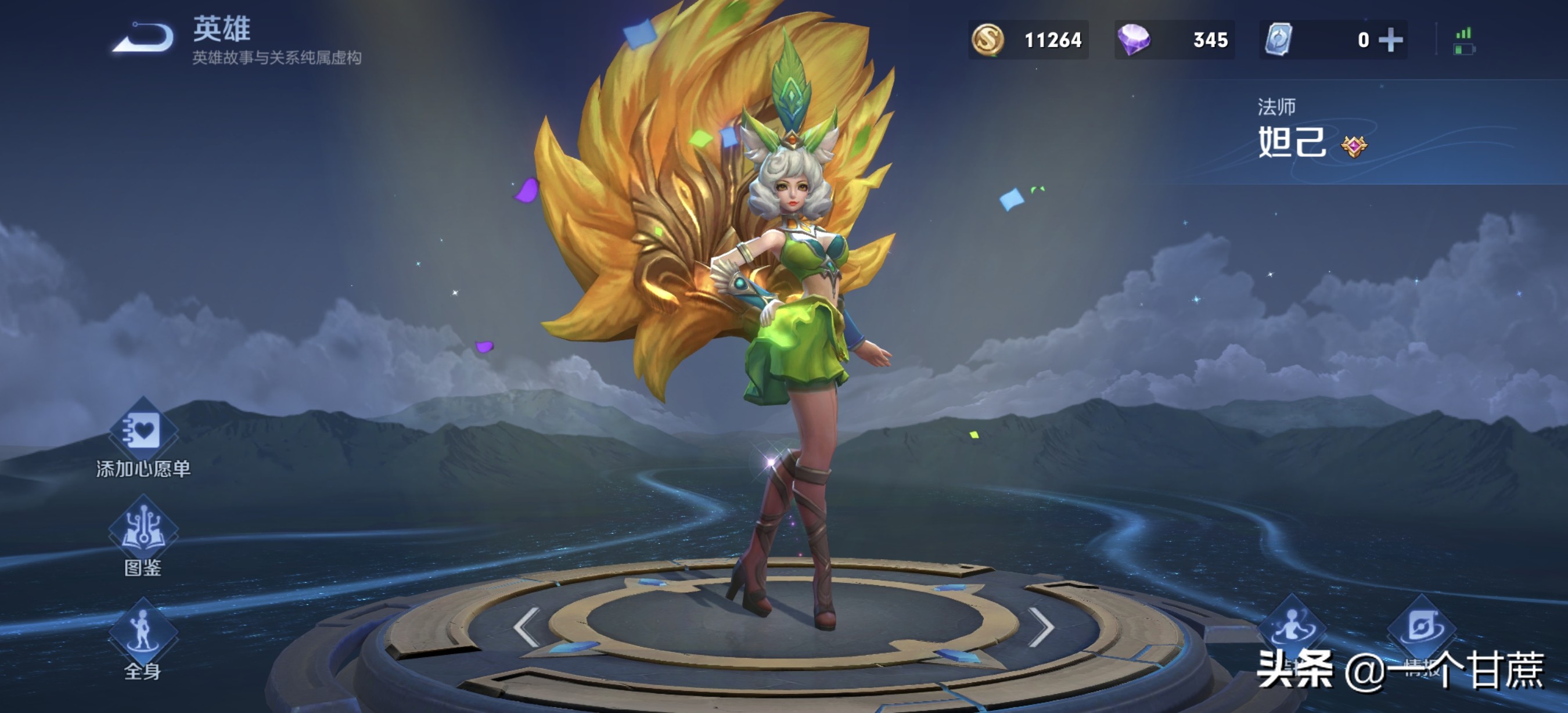The width and height of the screenshot is (1568, 713).
Task: Switch to next hero with right arrow
Action: pos(1041,626)
